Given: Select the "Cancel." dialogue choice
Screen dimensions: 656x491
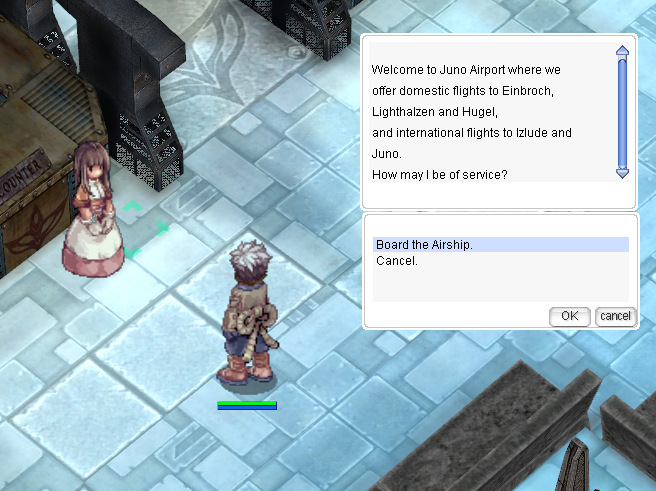Looking at the screenshot, I should point(397,261).
